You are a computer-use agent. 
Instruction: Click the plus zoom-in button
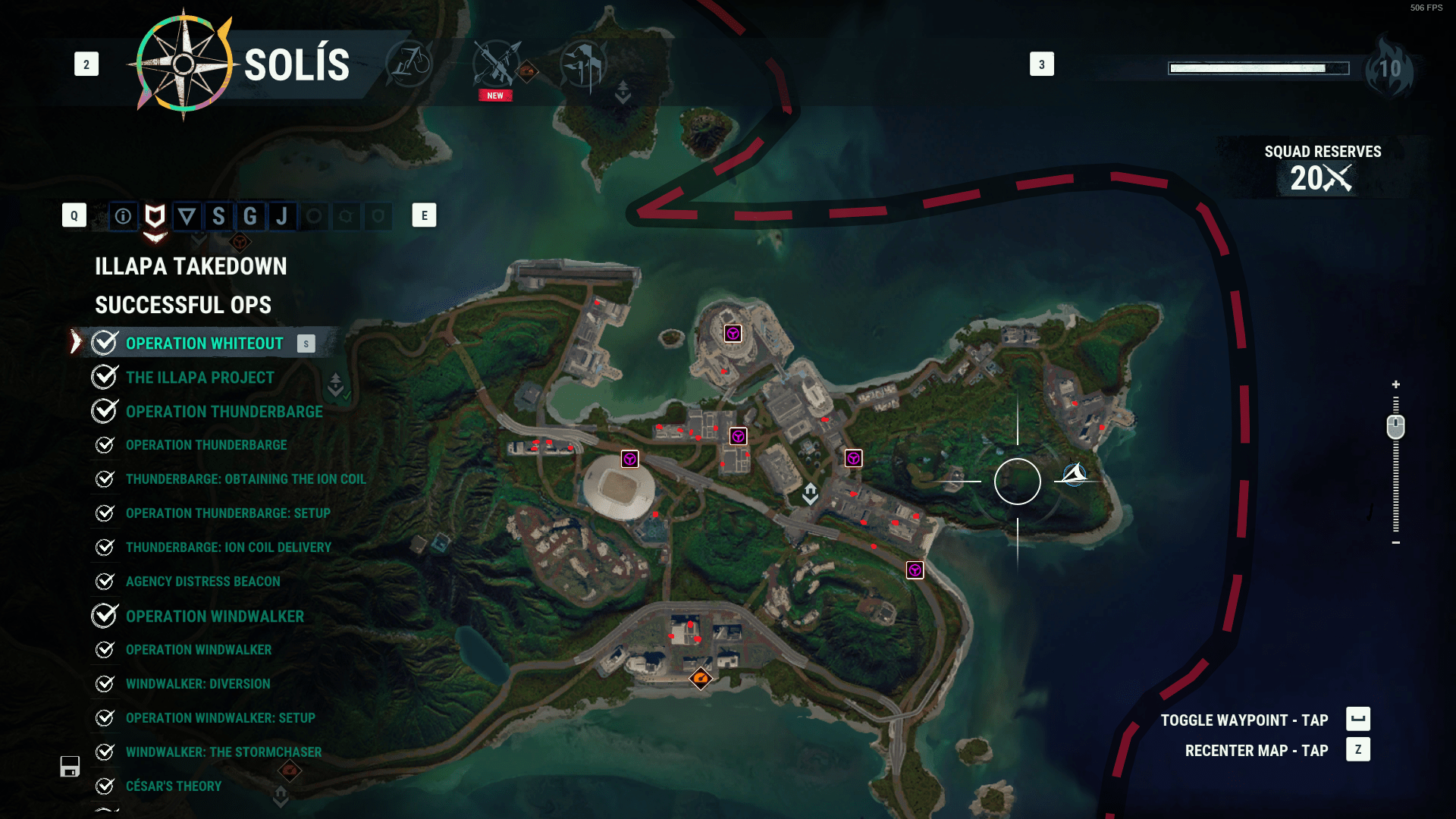click(x=1395, y=384)
